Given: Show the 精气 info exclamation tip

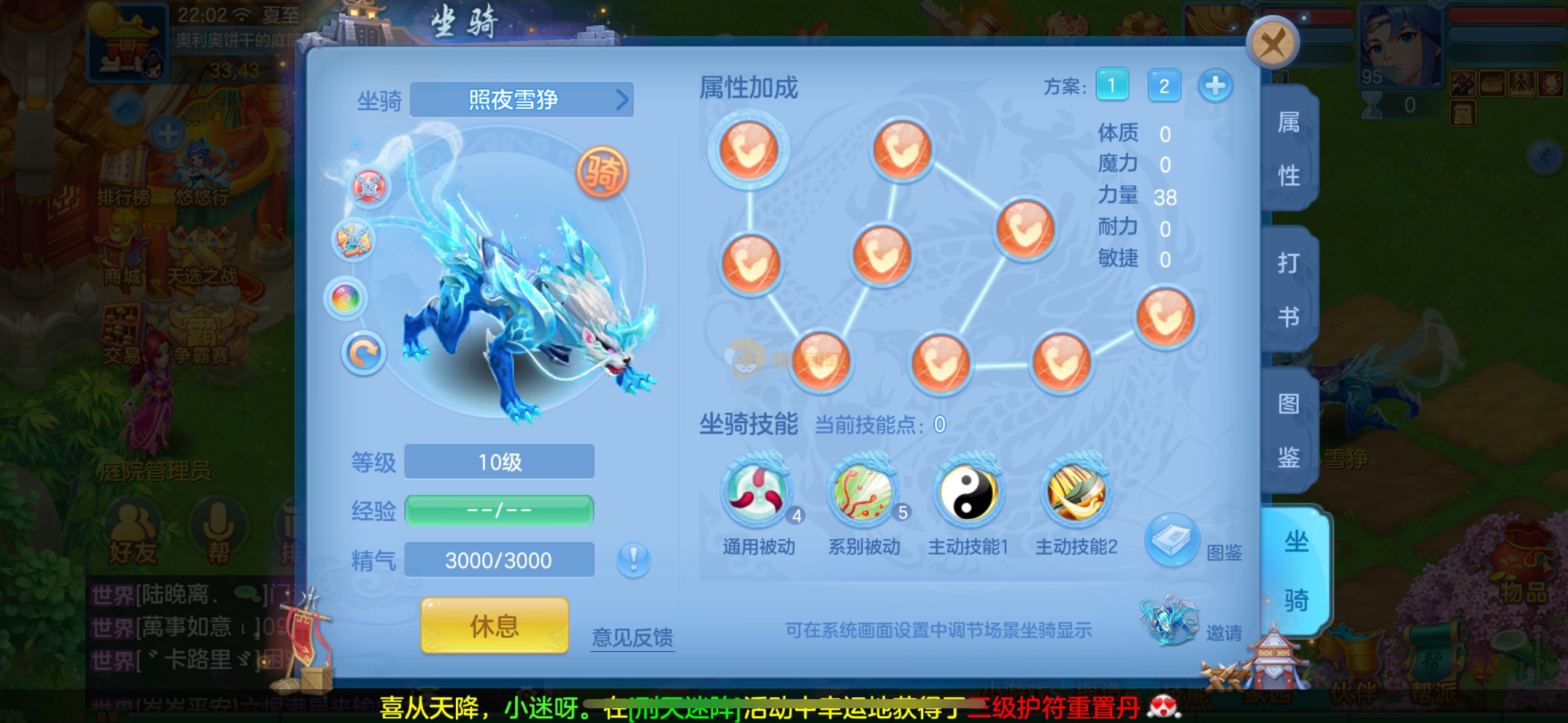Looking at the screenshot, I should pyautogui.click(x=633, y=559).
